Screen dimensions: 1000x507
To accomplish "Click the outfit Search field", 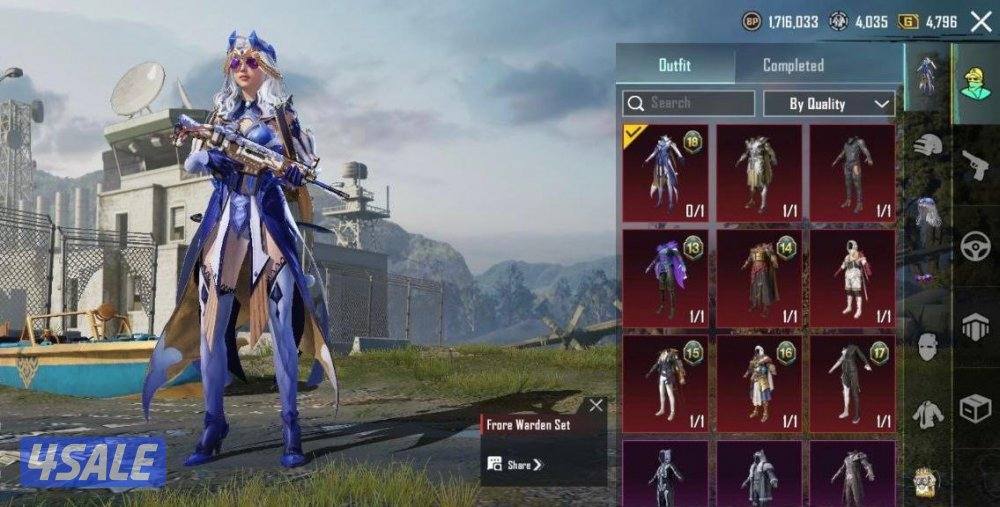I will (x=689, y=103).
